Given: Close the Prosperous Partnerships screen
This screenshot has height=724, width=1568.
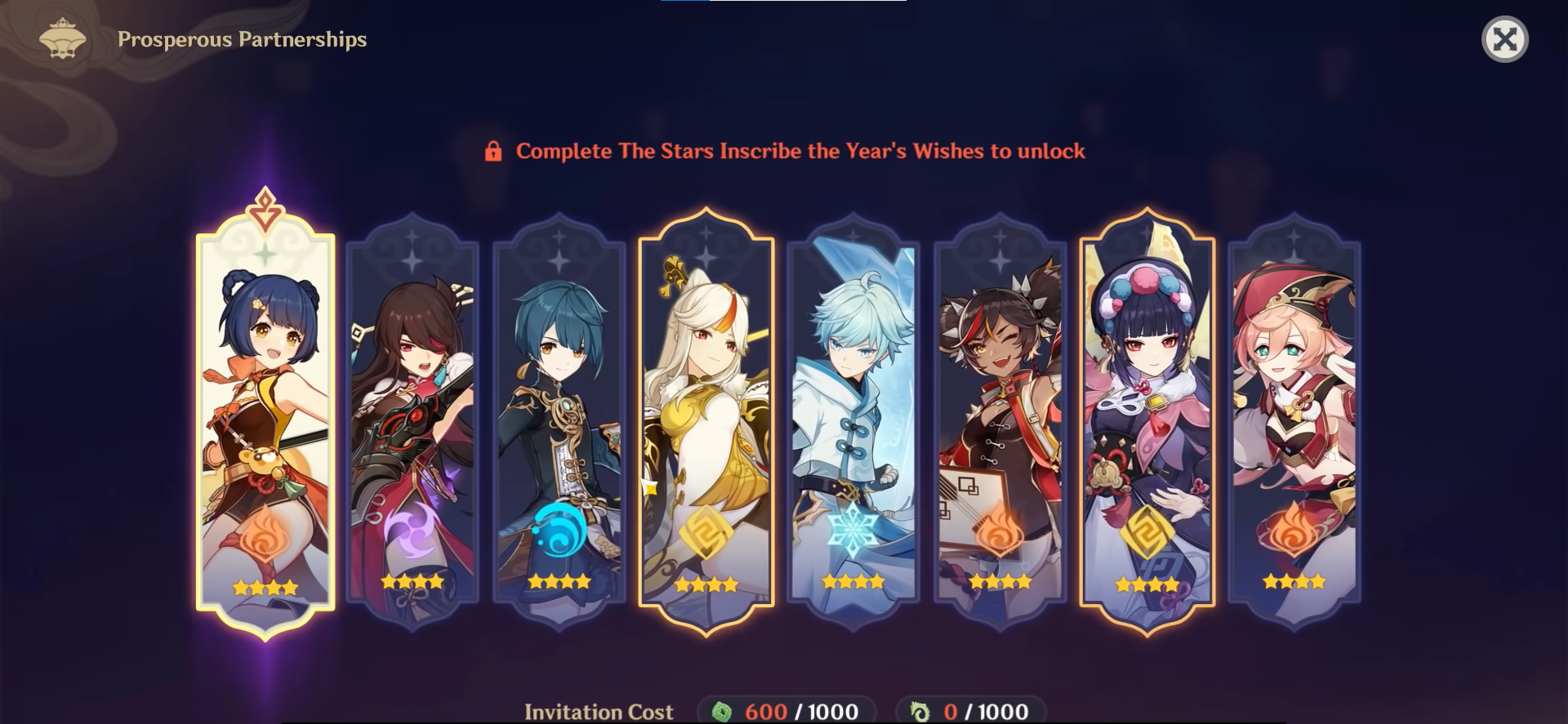Looking at the screenshot, I should tap(1504, 39).
